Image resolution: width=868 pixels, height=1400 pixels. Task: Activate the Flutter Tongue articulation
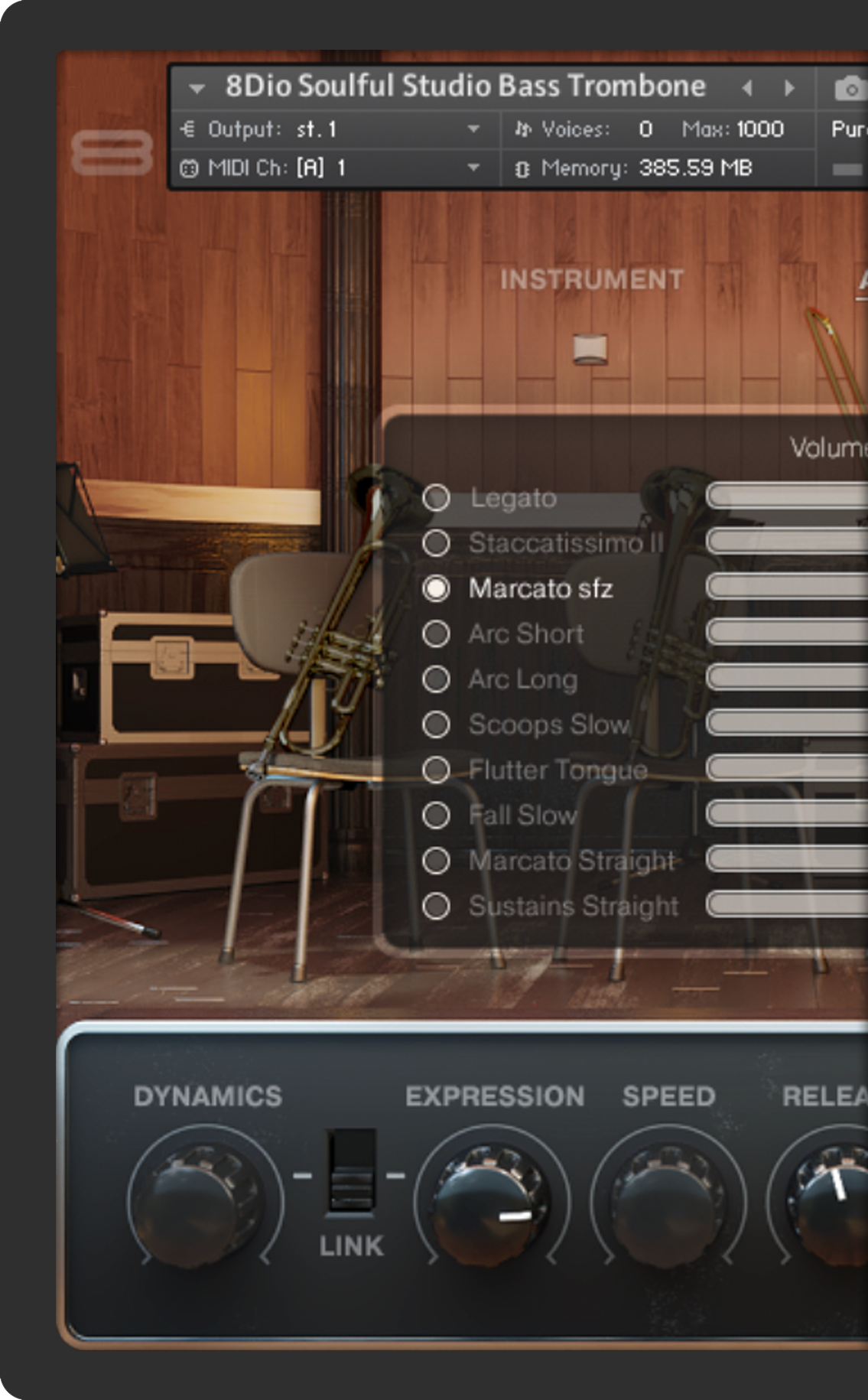click(x=436, y=770)
